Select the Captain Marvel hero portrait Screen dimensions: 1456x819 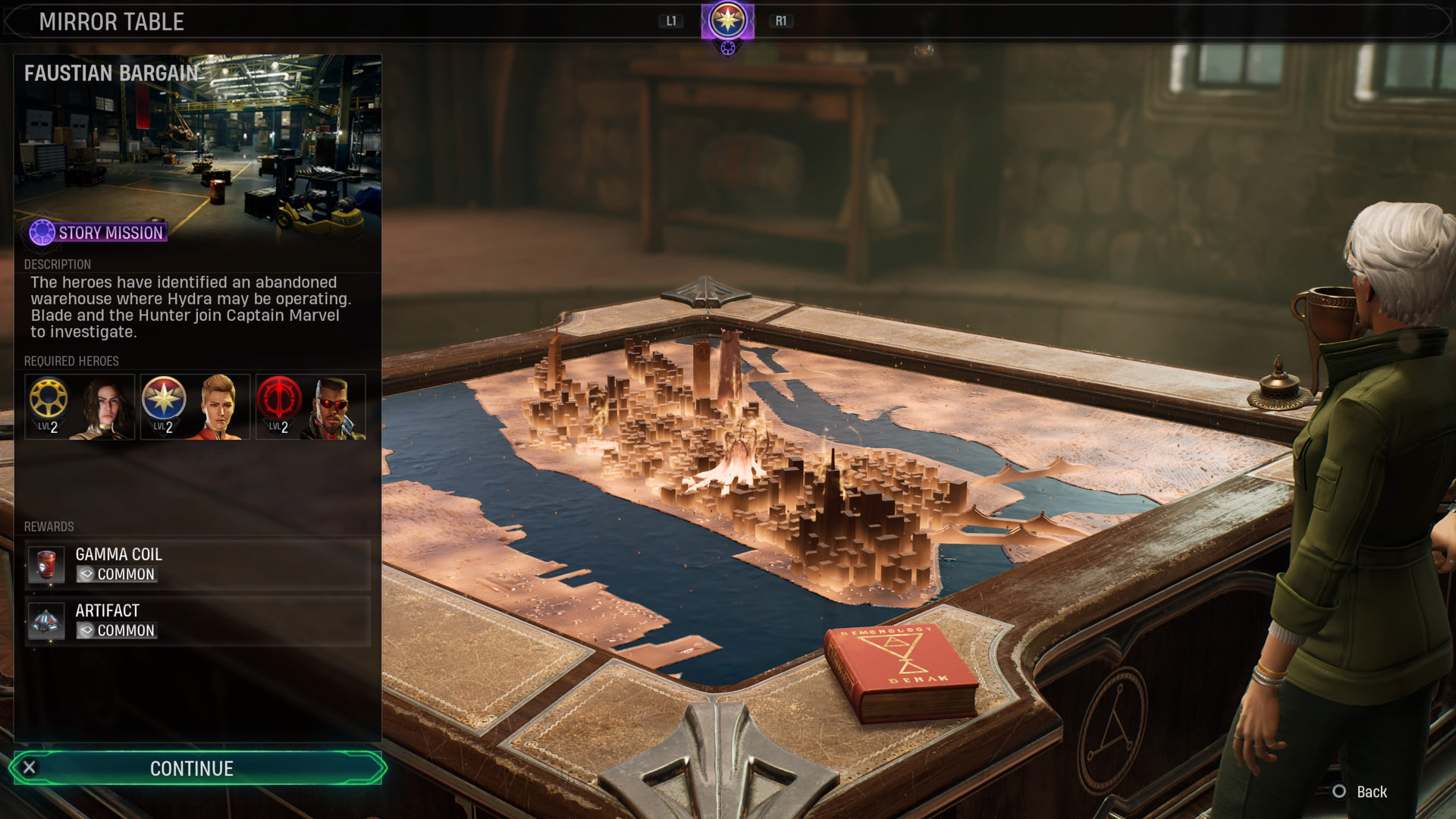point(196,407)
